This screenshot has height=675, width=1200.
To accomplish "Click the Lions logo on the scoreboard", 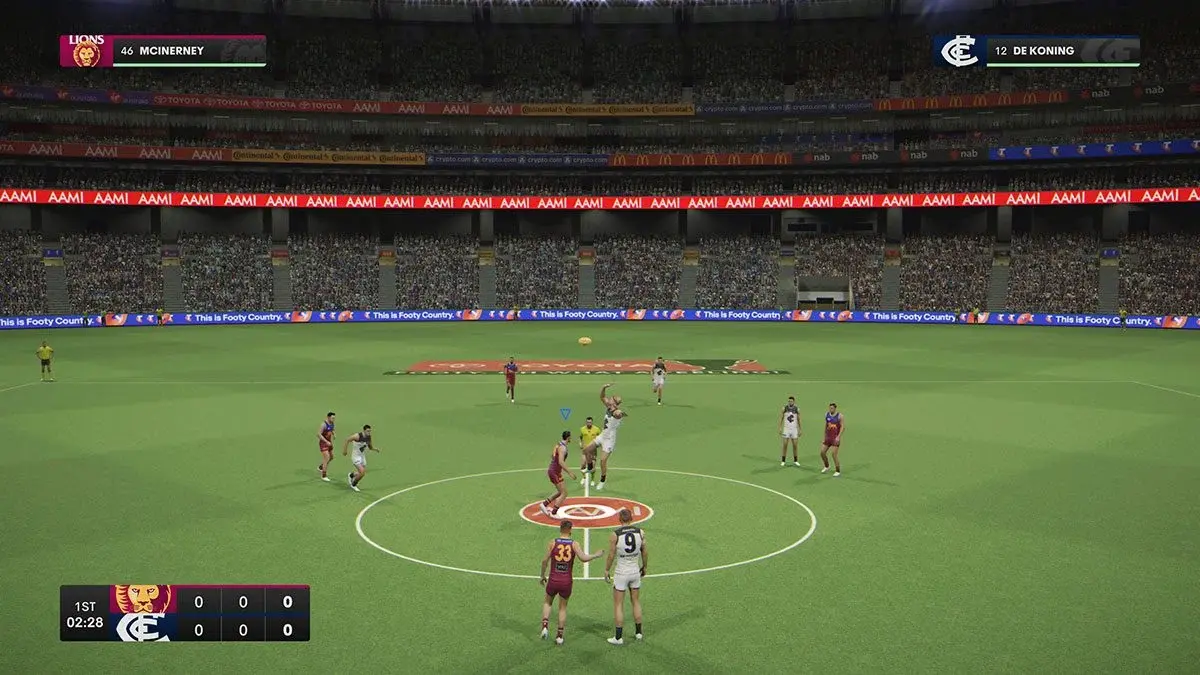I will pos(142,600).
